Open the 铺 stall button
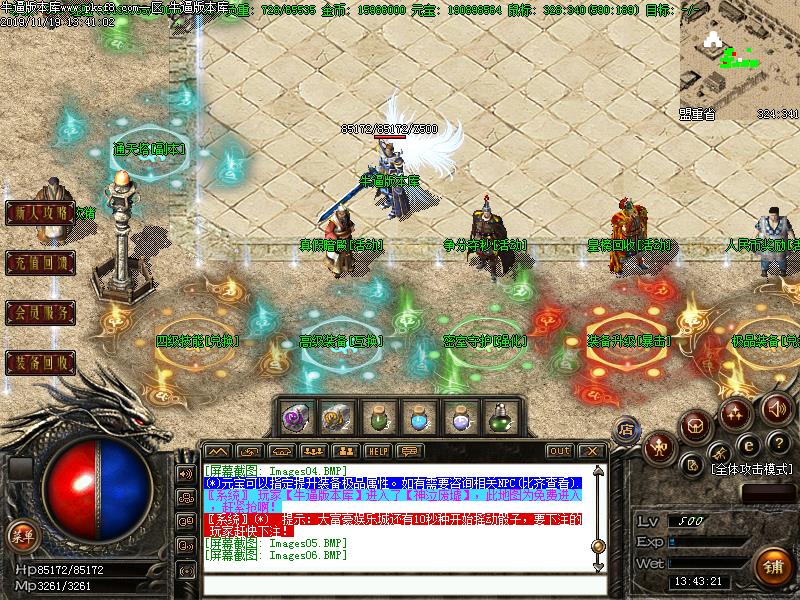Image resolution: width=800 pixels, height=600 pixels. coord(773,565)
